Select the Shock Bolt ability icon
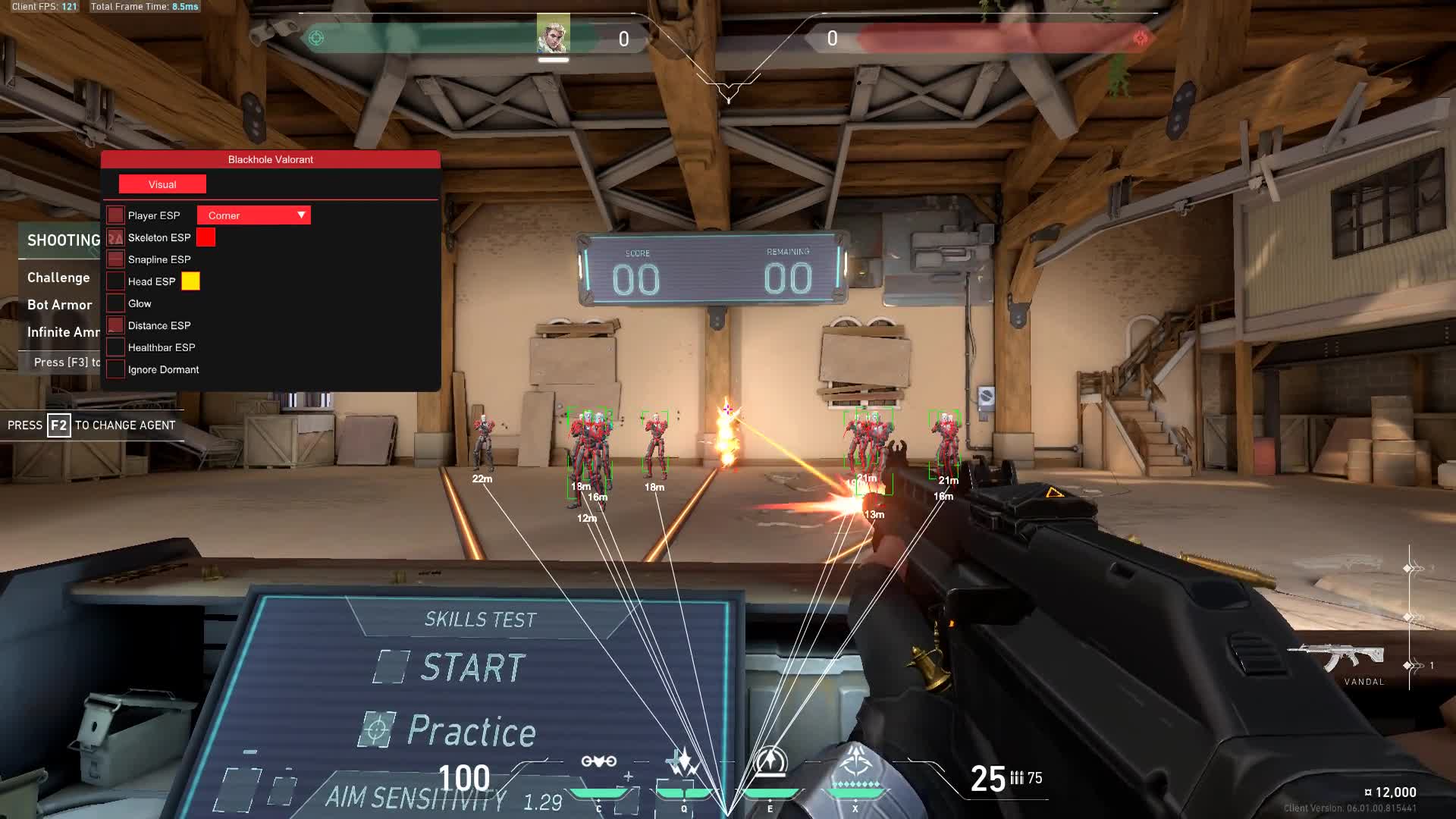 pyautogui.click(x=683, y=762)
